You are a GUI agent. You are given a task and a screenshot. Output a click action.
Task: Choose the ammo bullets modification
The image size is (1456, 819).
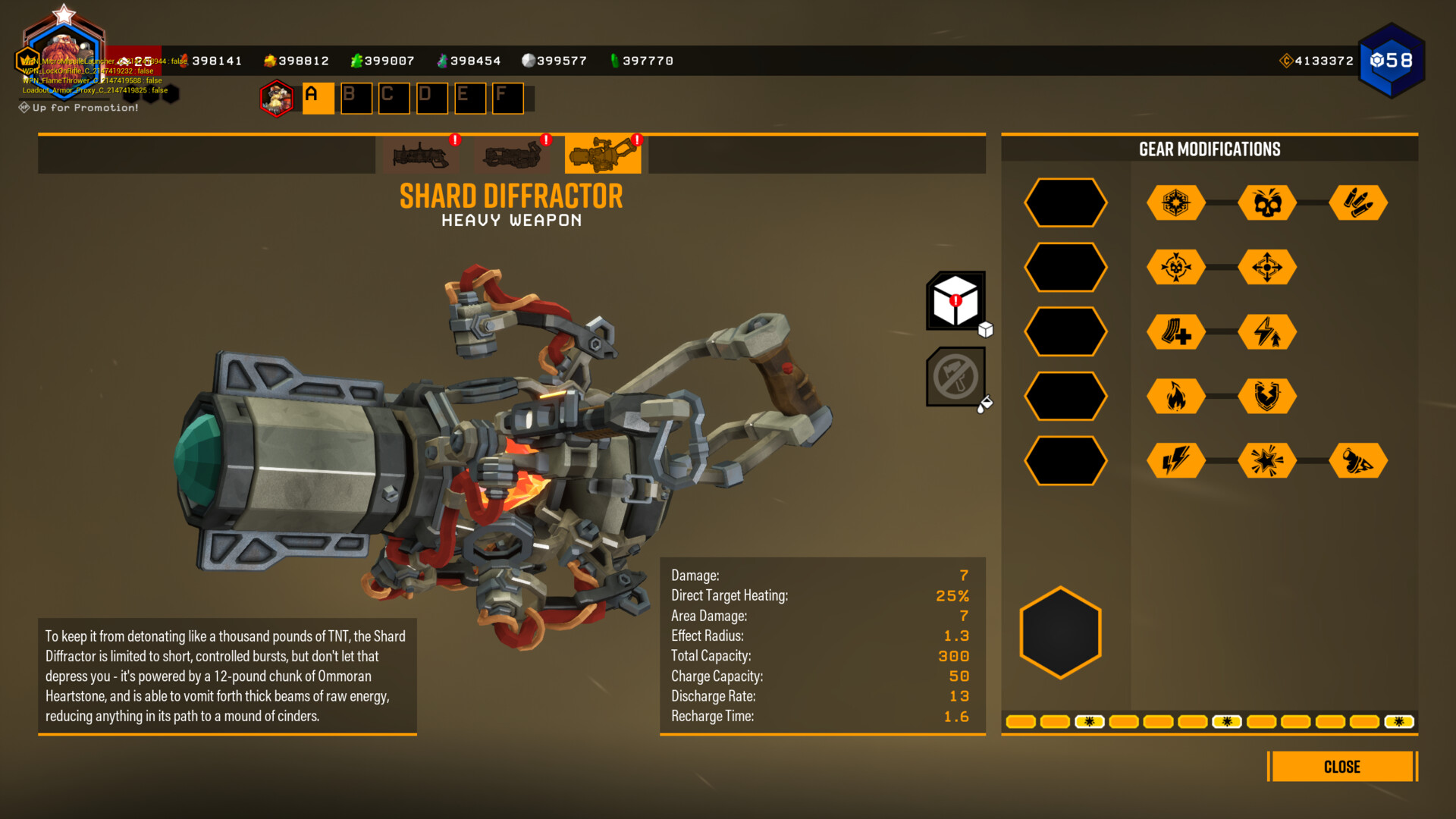(x=1358, y=203)
